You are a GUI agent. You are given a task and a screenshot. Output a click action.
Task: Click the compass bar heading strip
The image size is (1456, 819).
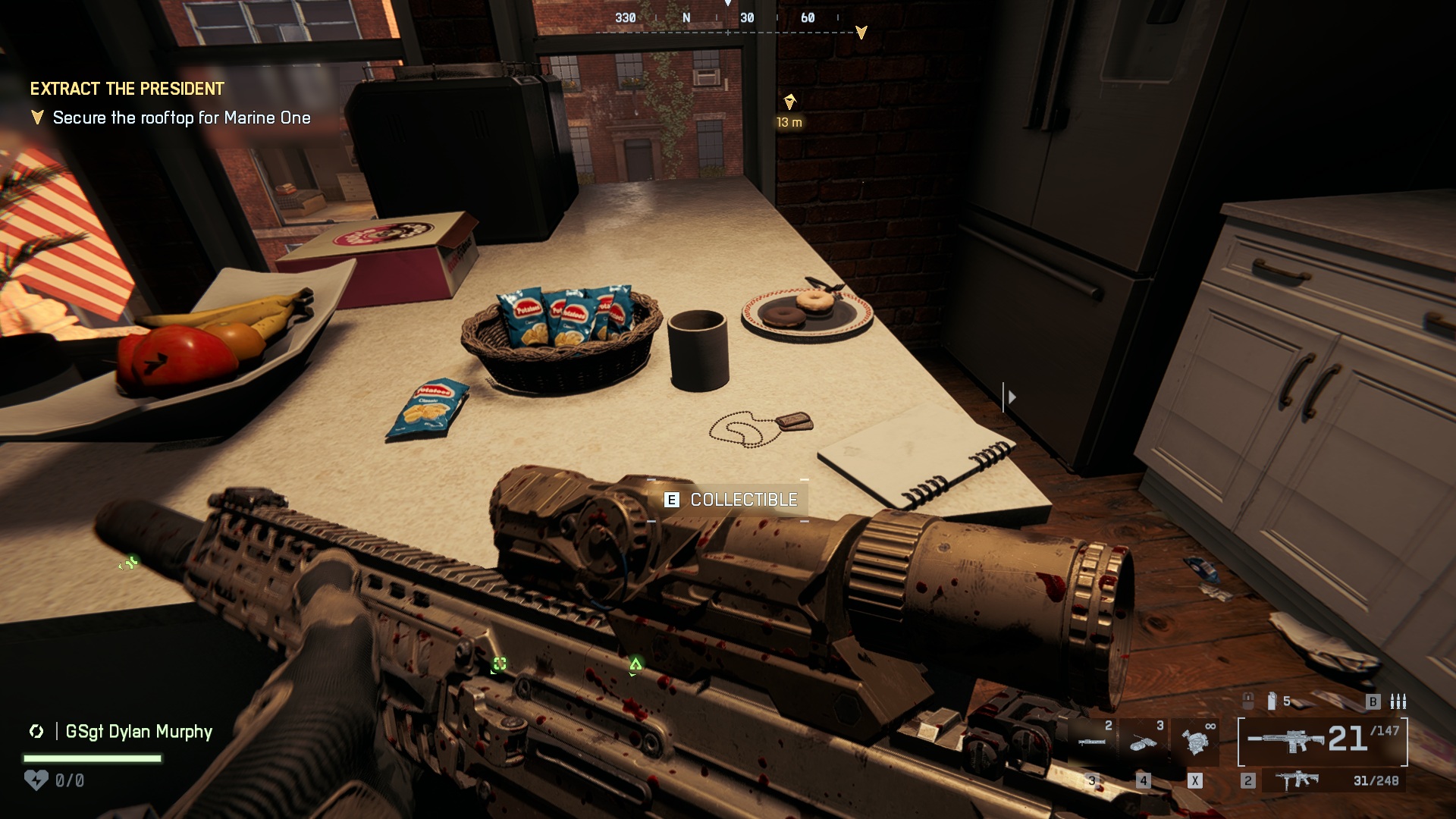[726, 21]
